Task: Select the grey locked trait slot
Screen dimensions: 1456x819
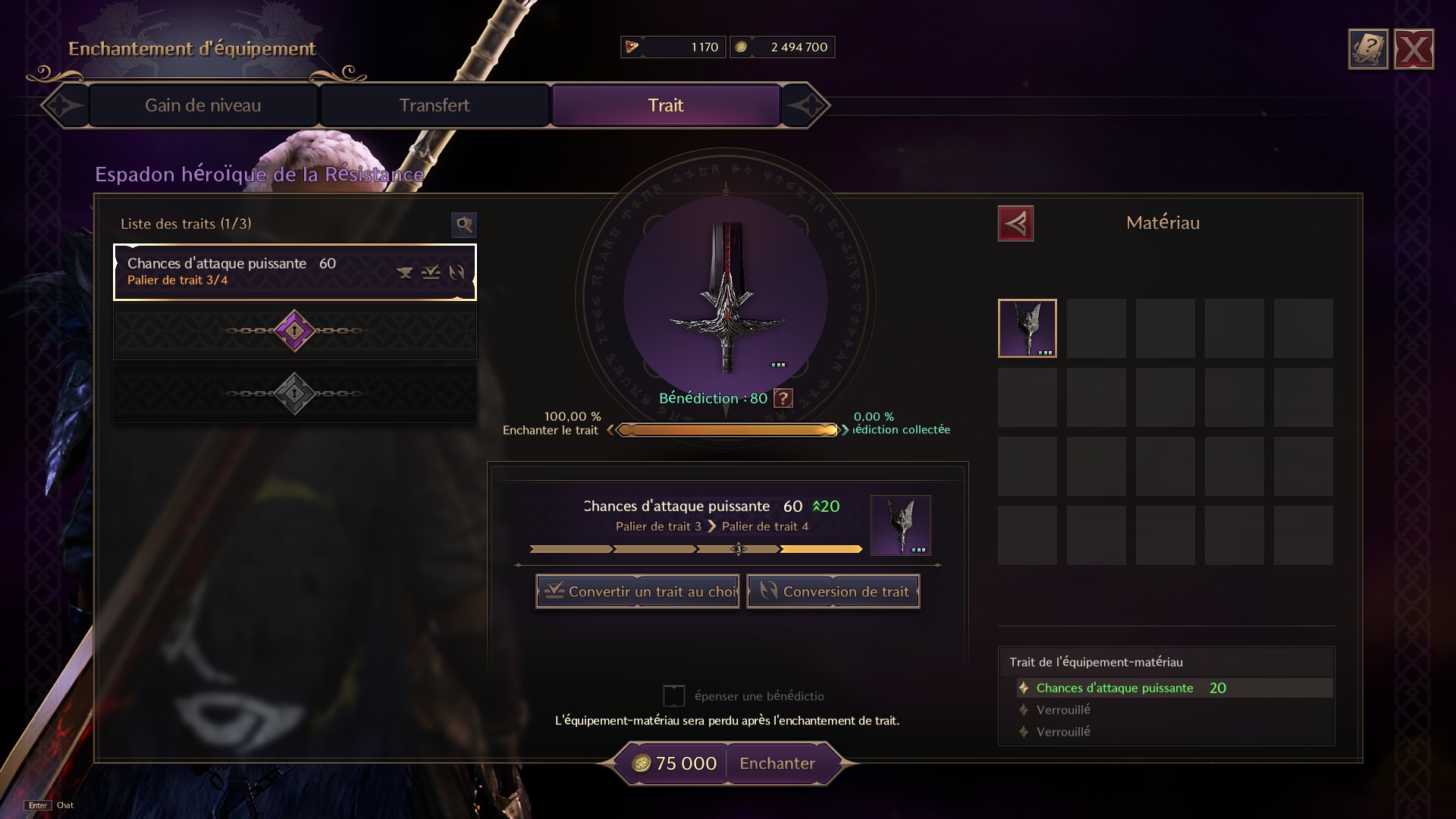Action: [294, 393]
